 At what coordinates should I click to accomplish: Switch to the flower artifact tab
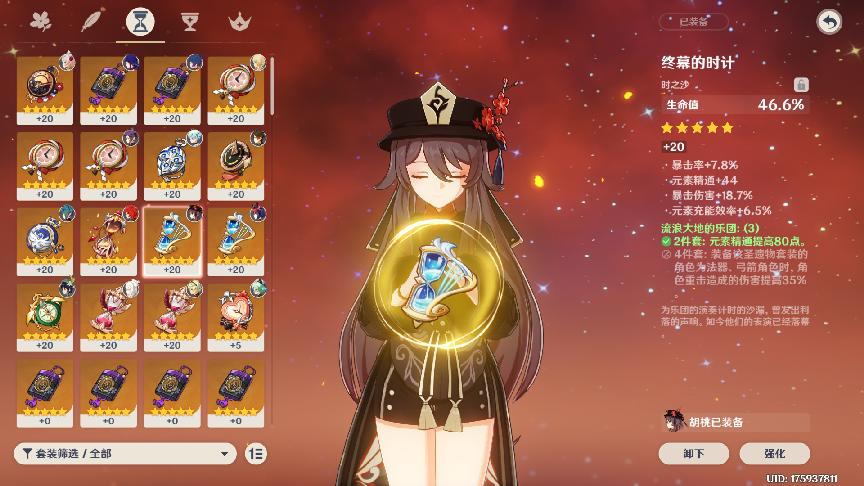pos(41,21)
